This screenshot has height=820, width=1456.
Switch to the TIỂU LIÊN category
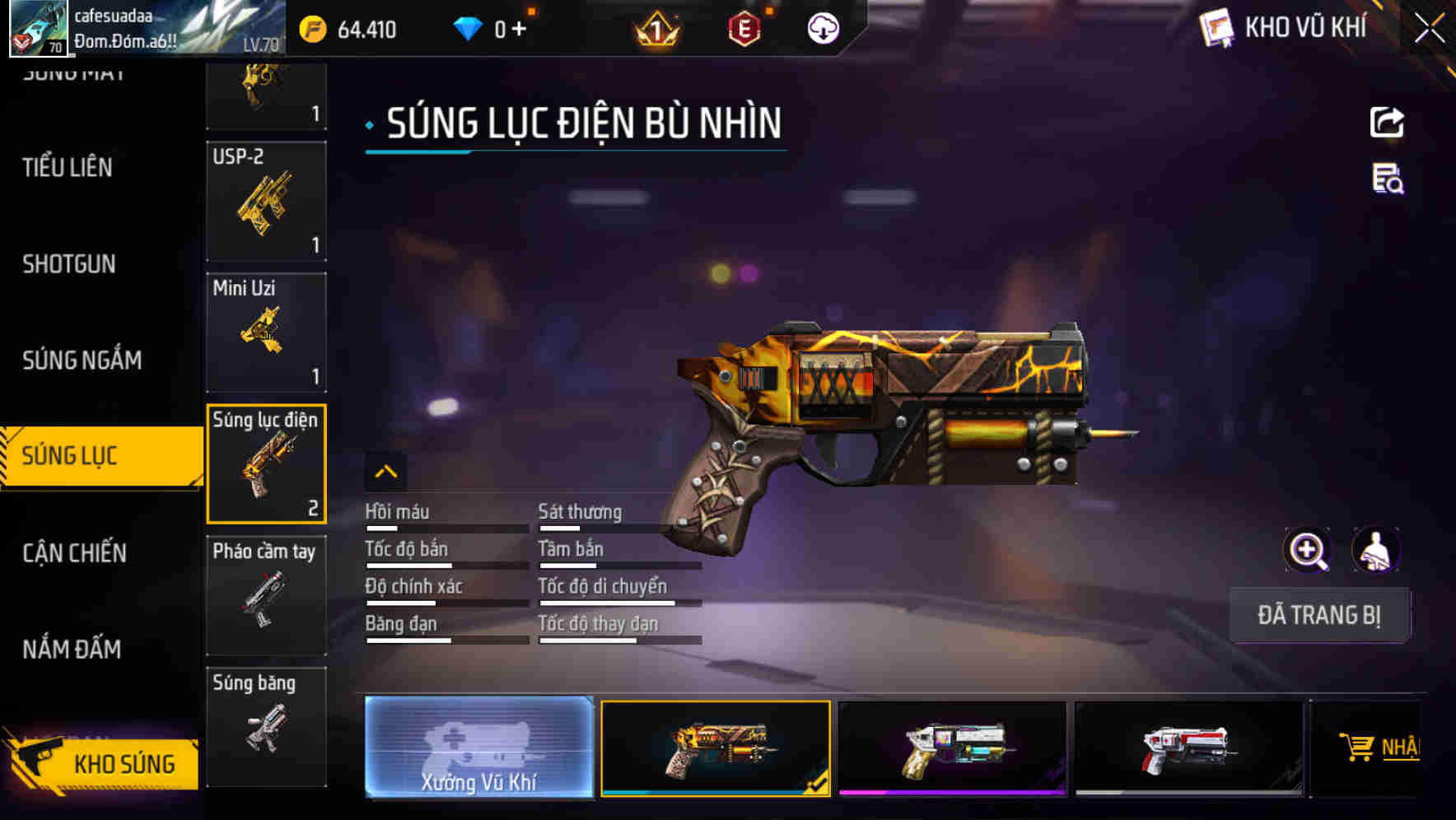66,167
